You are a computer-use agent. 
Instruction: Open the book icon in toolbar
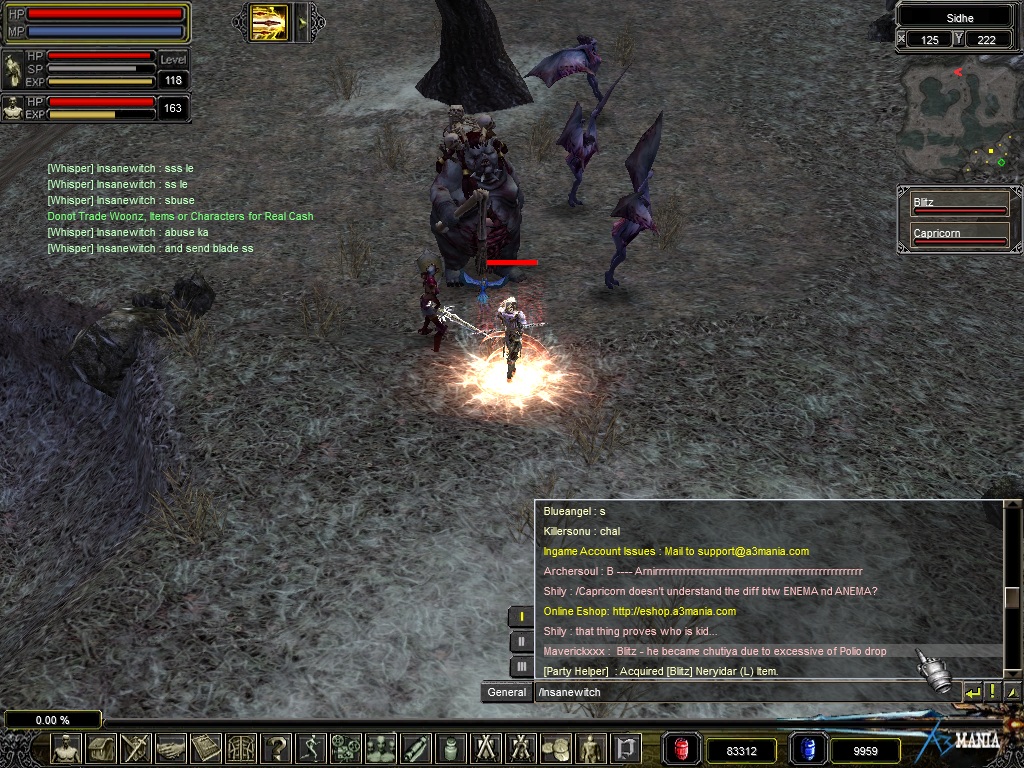click(x=206, y=748)
